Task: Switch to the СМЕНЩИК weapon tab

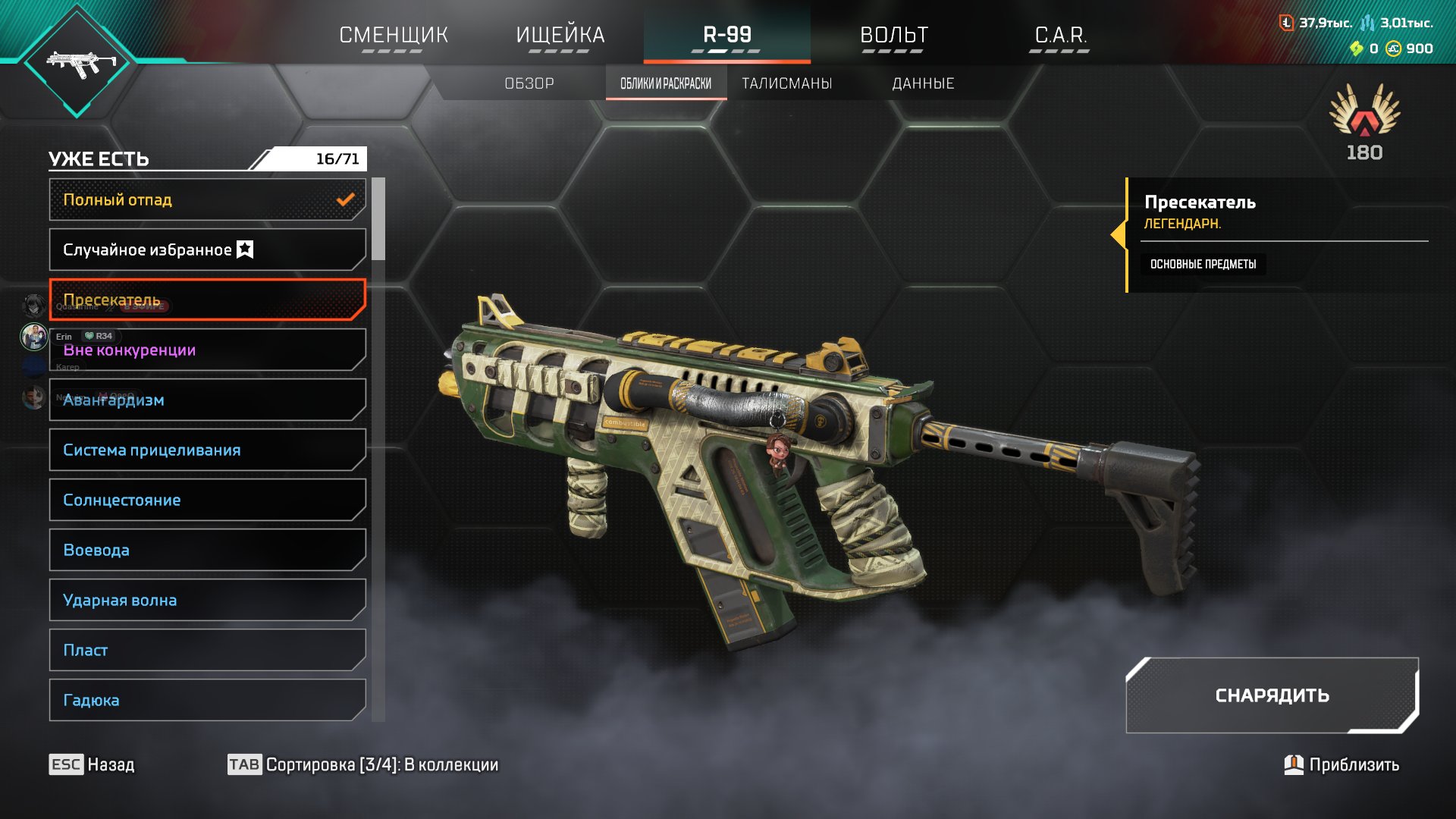Action: pyautogui.click(x=394, y=35)
